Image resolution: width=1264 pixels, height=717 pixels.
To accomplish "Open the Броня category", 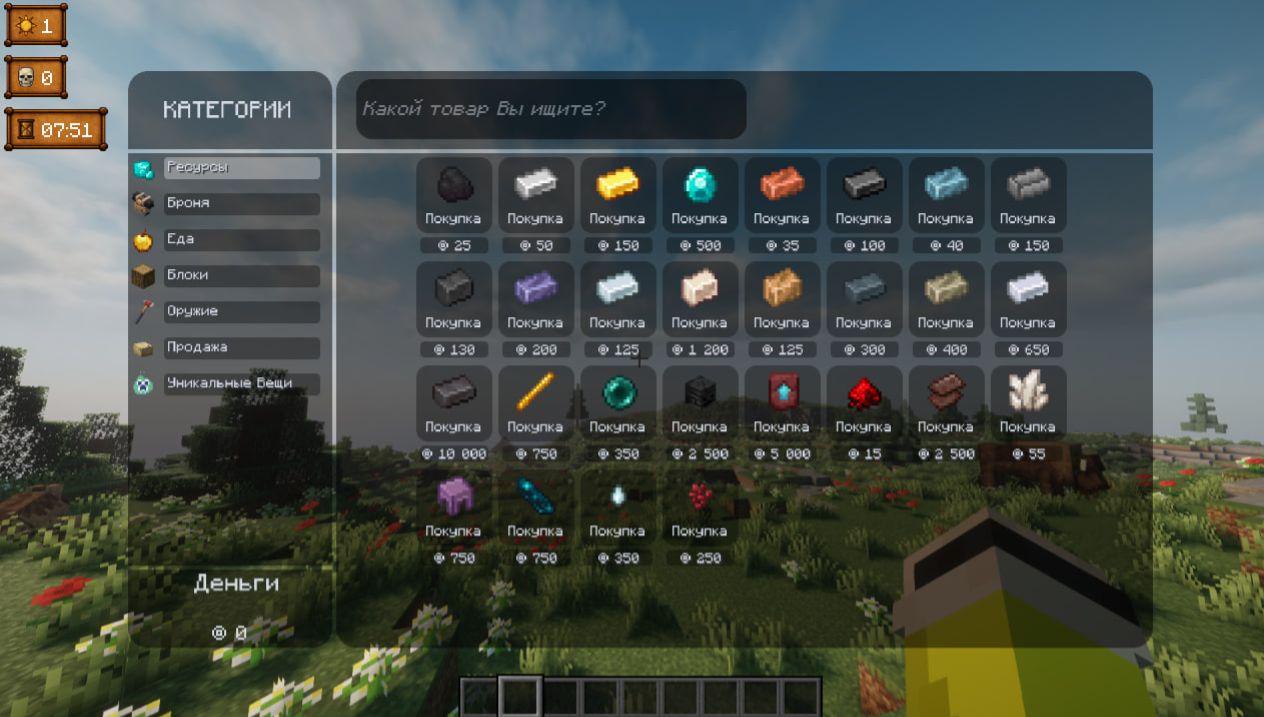I will [x=241, y=204].
